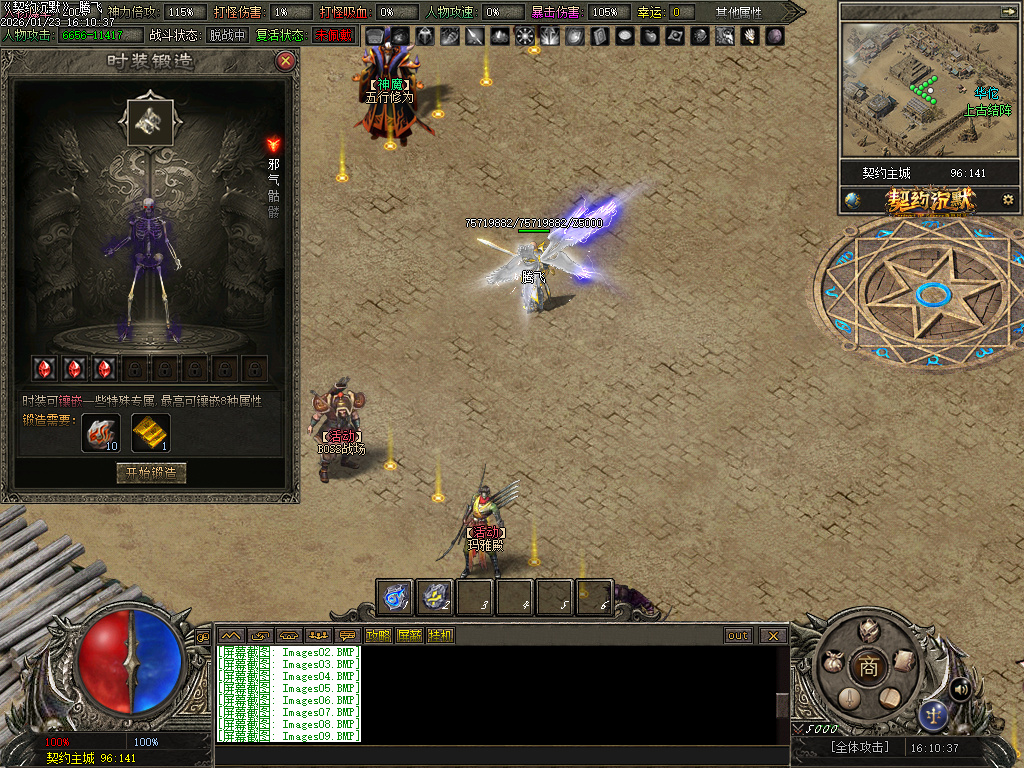Open the 商 shop button
The height and width of the screenshot is (768, 1024).
[868, 668]
